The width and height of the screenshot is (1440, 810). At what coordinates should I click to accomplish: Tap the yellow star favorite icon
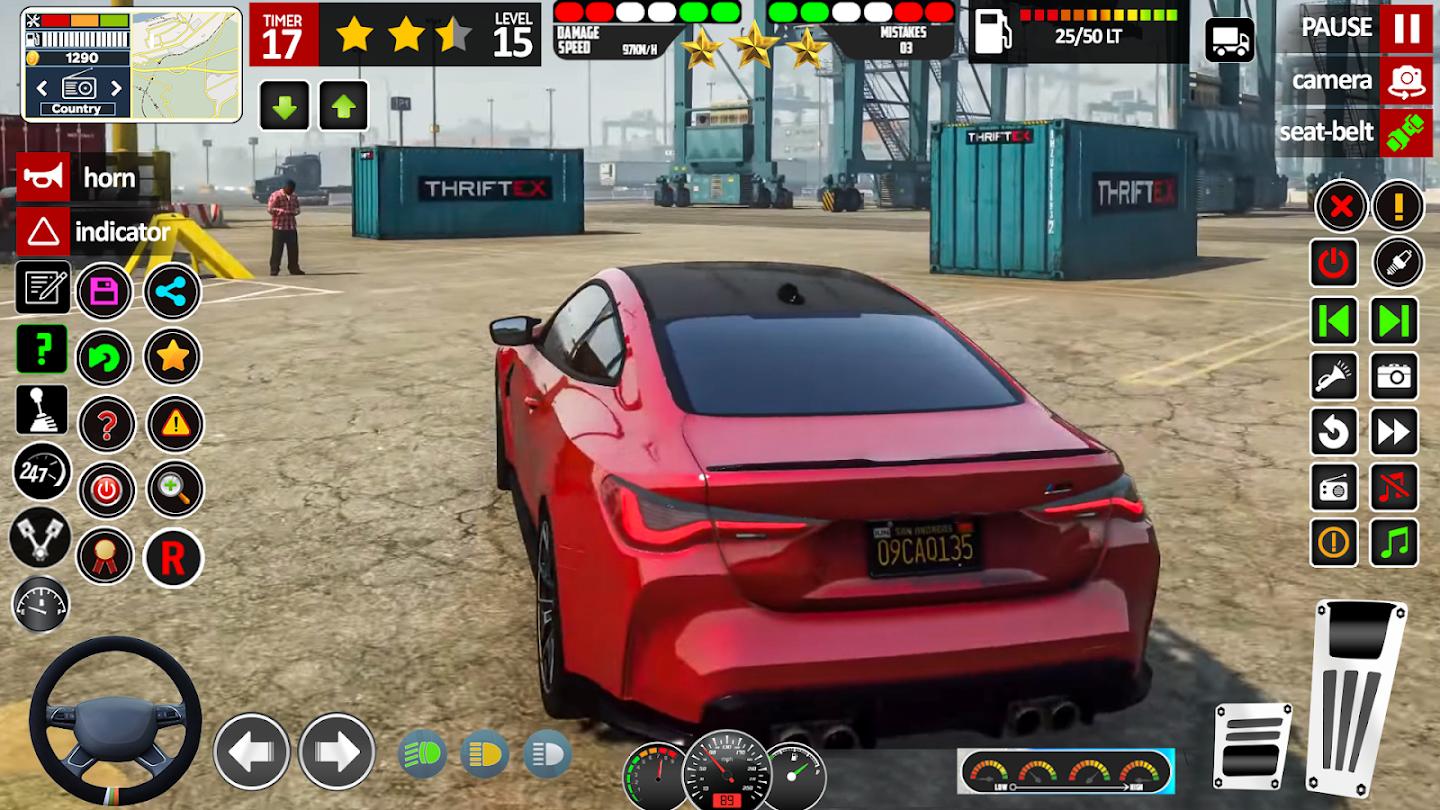[x=173, y=356]
